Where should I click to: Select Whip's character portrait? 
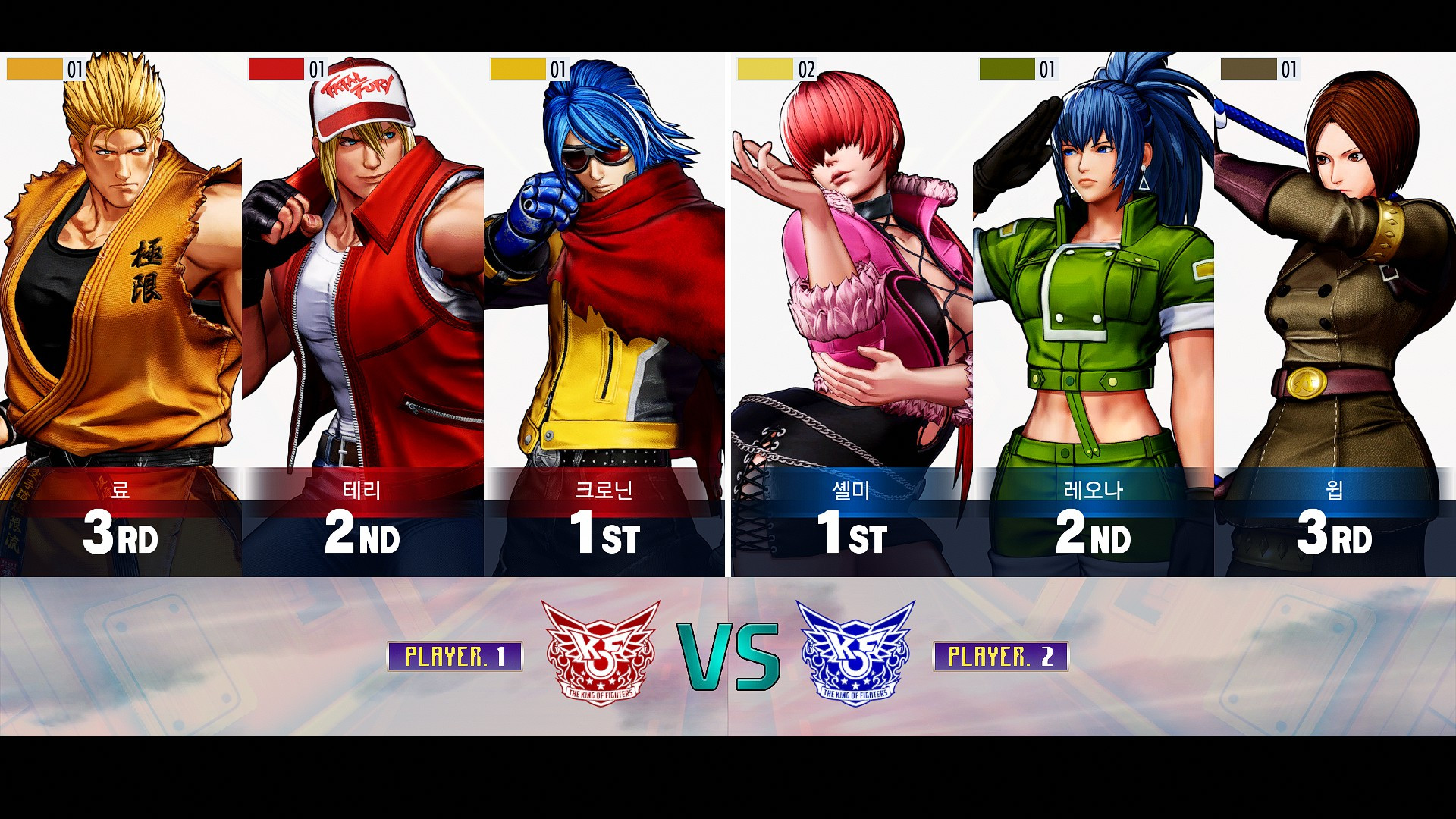click(x=1335, y=265)
